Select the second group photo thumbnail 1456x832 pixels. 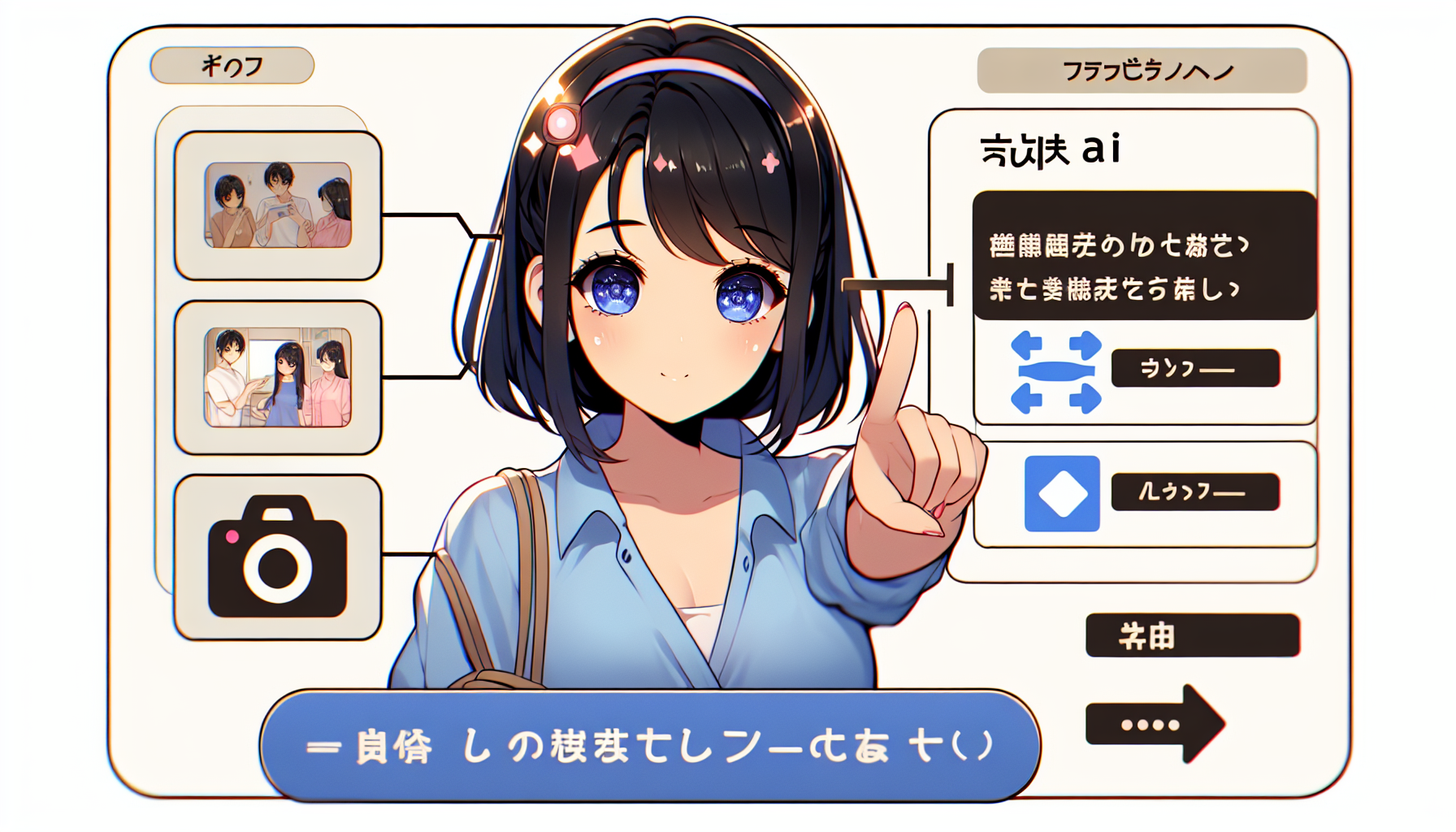278,377
